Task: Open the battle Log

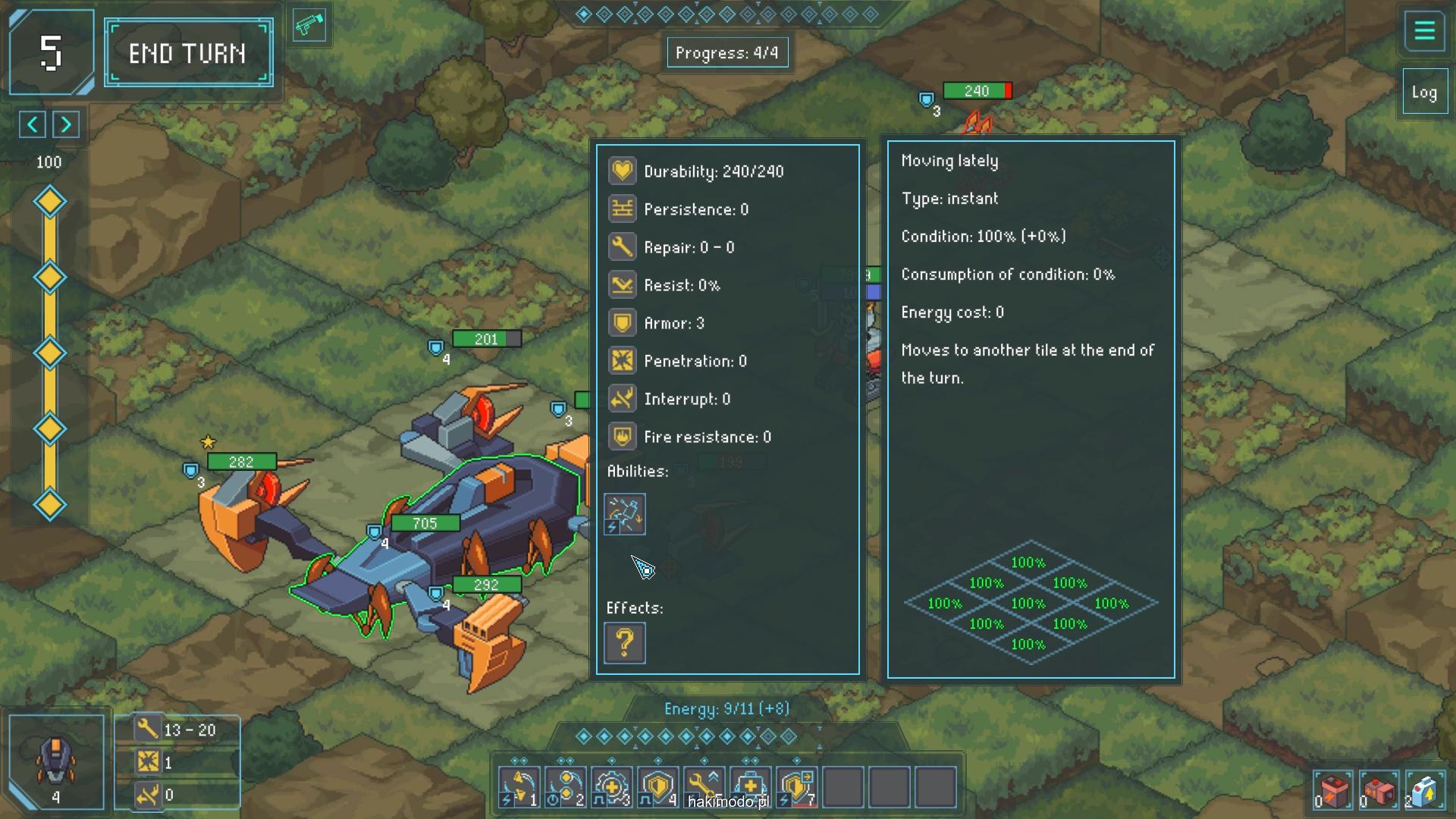Action: tap(1424, 93)
